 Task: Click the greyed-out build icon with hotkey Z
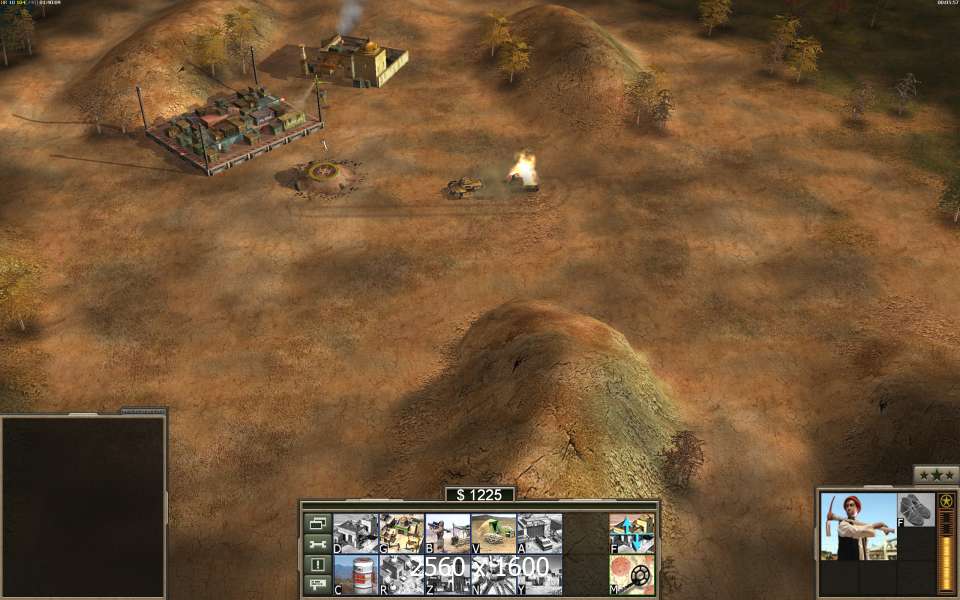[x=447, y=575]
